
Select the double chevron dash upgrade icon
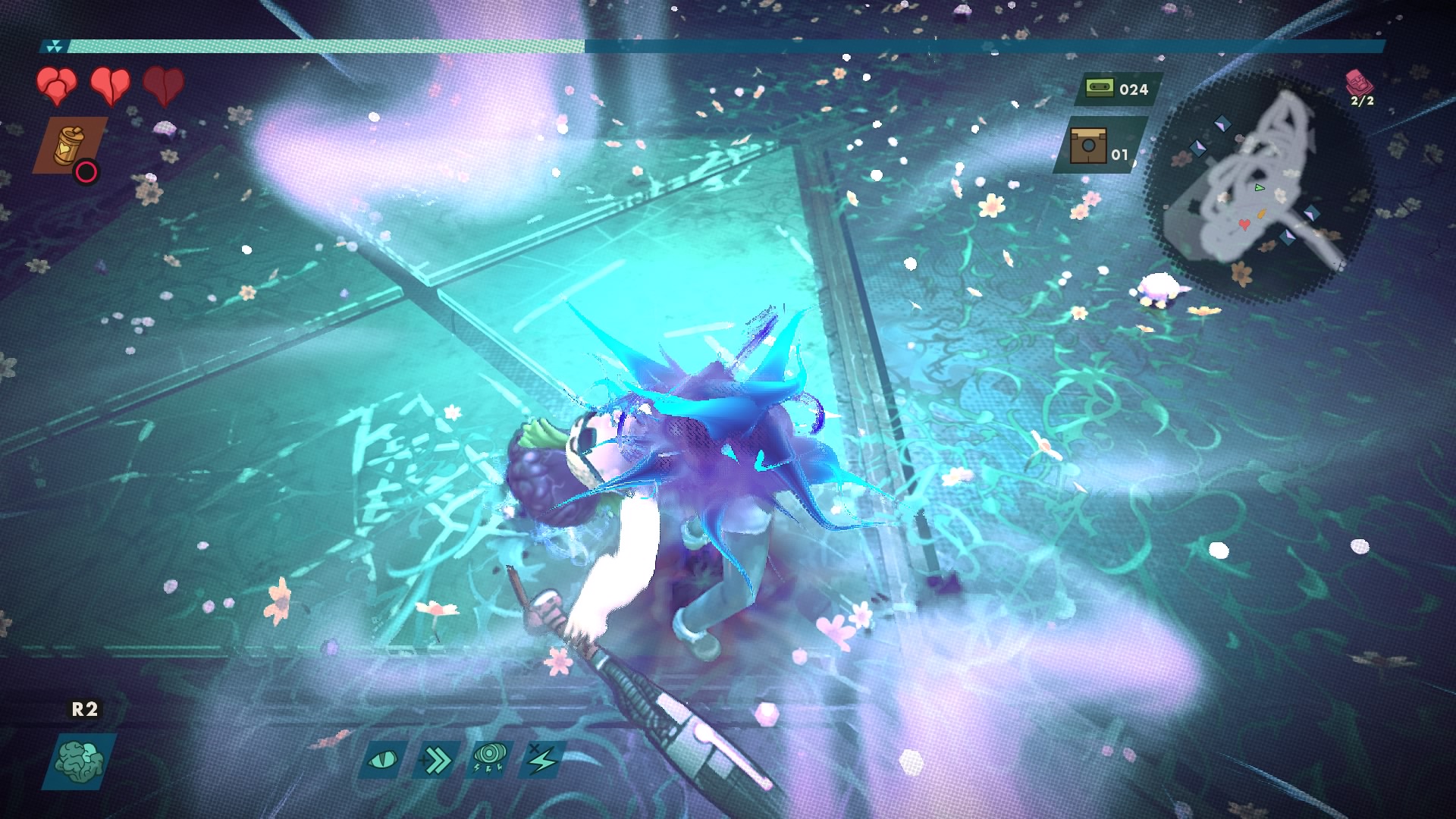coord(436,759)
